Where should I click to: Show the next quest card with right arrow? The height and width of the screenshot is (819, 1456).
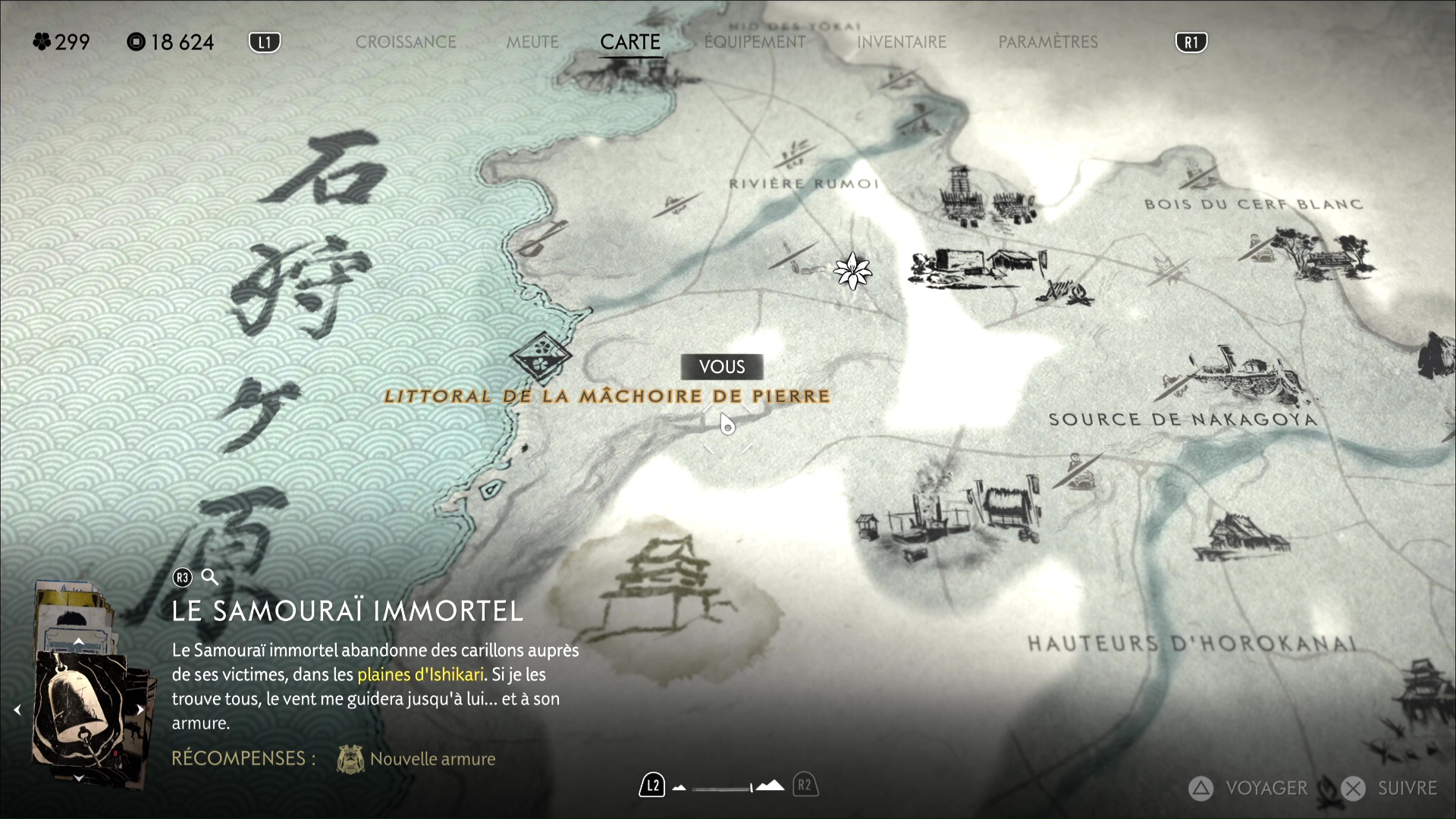tap(140, 710)
